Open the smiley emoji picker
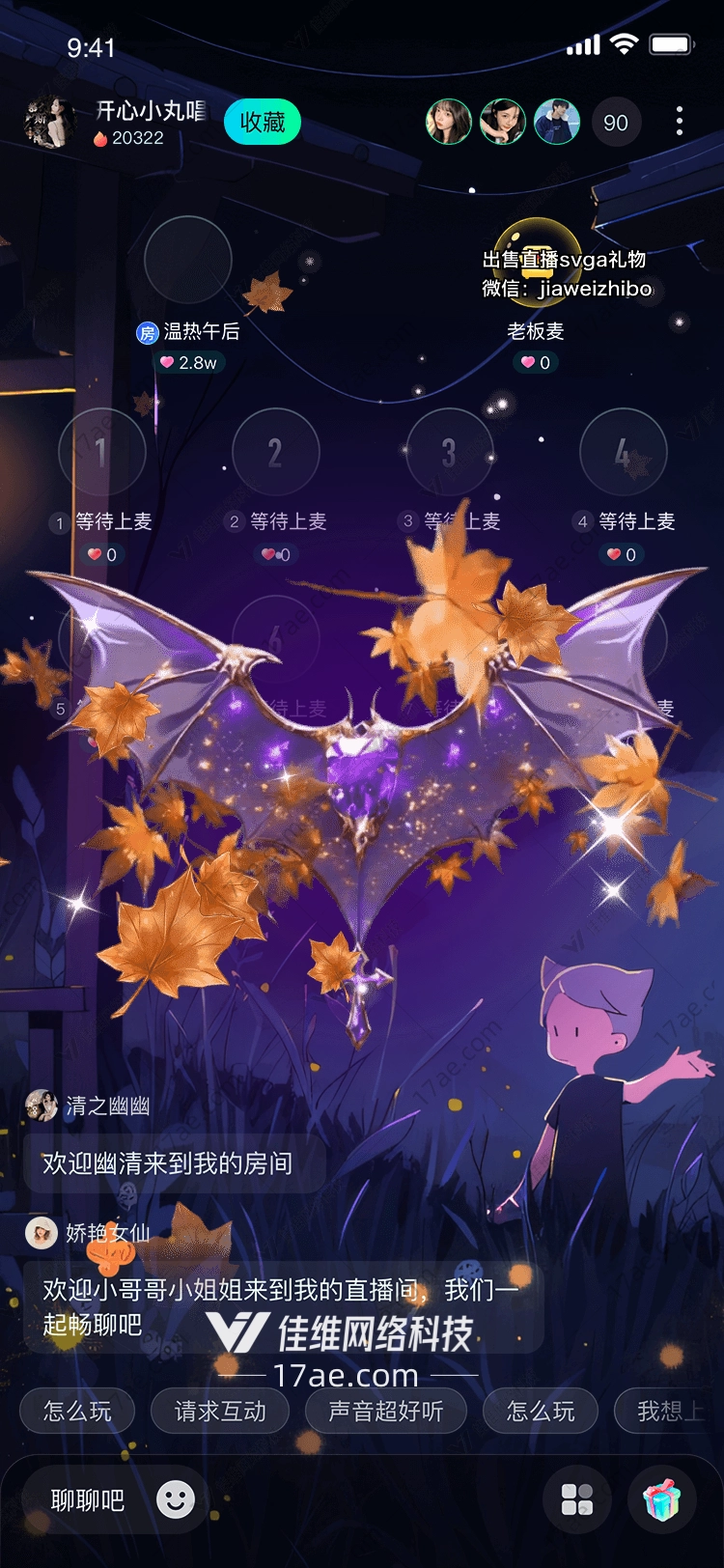This screenshot has width=724, height=1568. pyautogui.click(x=176, y=1499)
